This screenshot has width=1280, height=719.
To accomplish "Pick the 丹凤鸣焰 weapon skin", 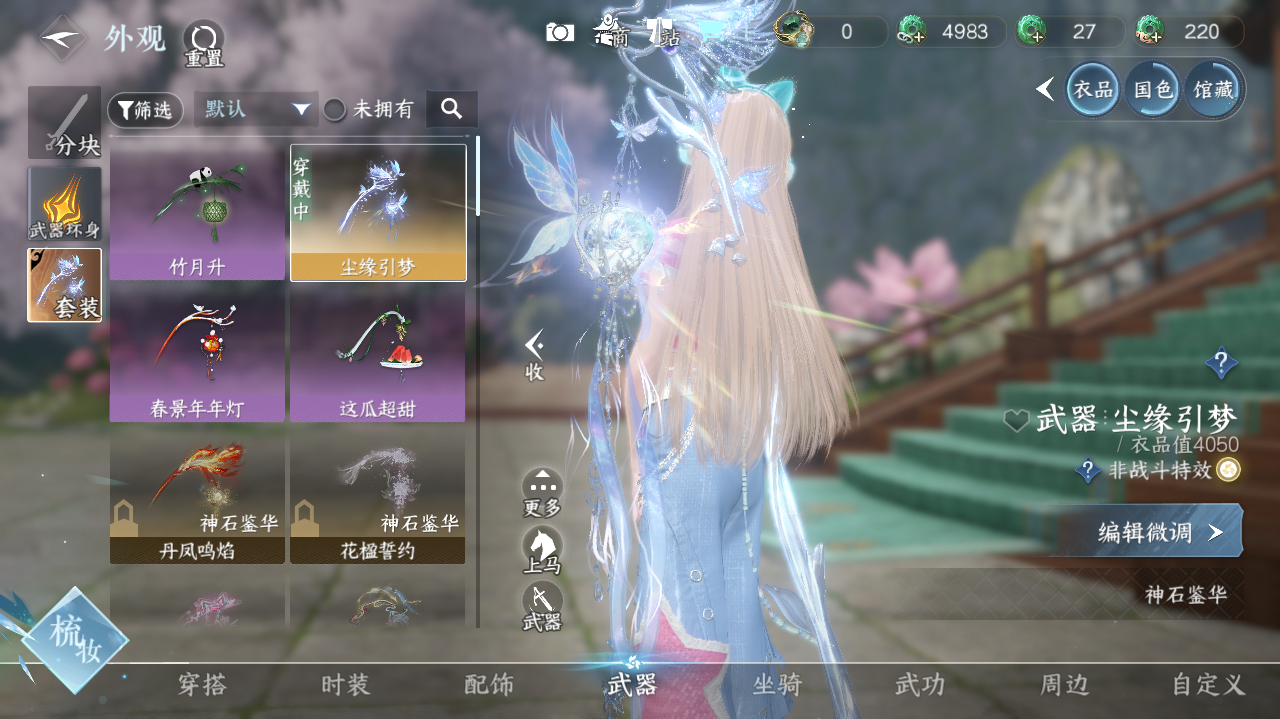I will click(197, 496).
